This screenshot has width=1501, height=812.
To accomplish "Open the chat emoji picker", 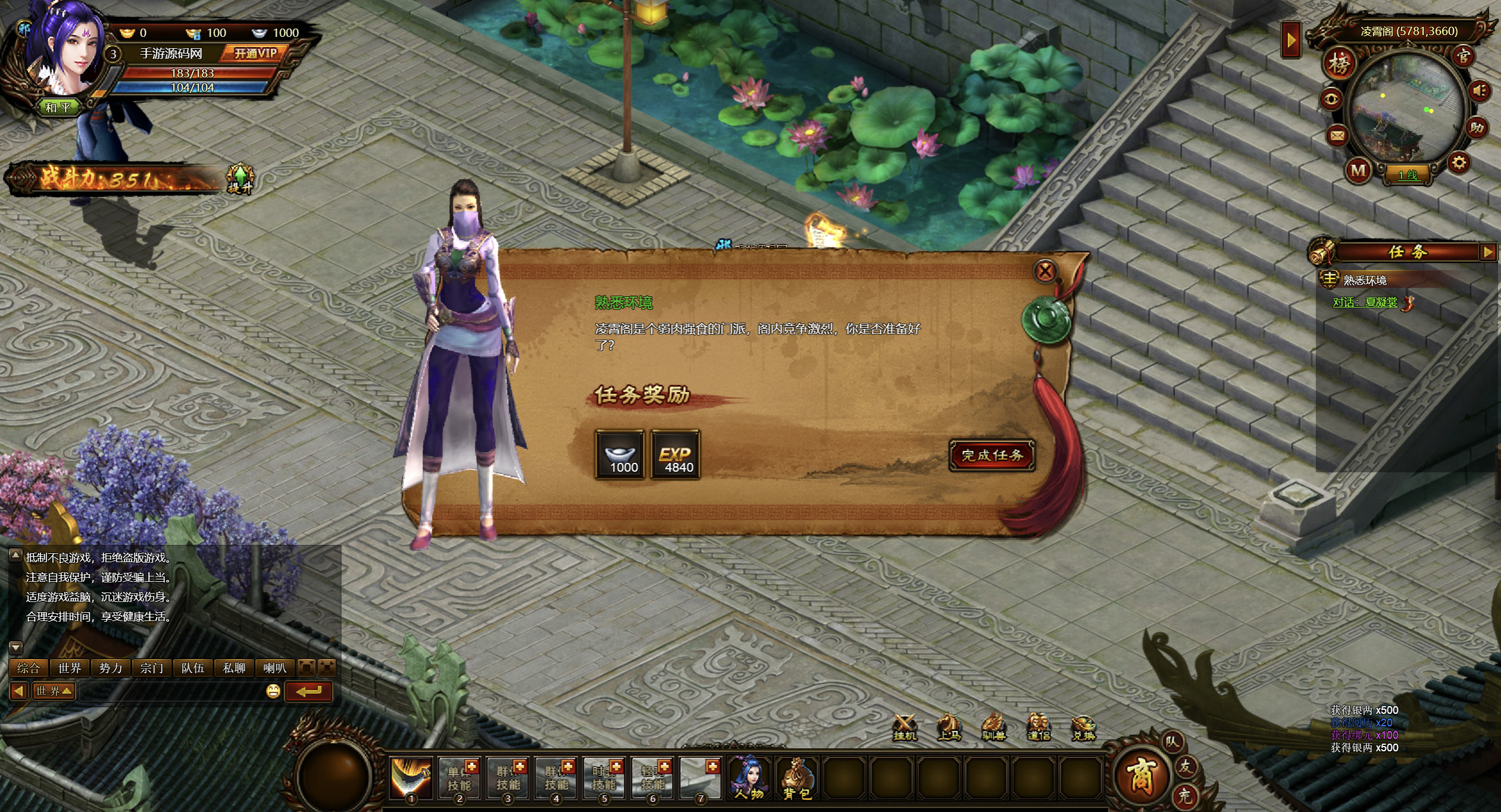I will click(x=273, y=691).
